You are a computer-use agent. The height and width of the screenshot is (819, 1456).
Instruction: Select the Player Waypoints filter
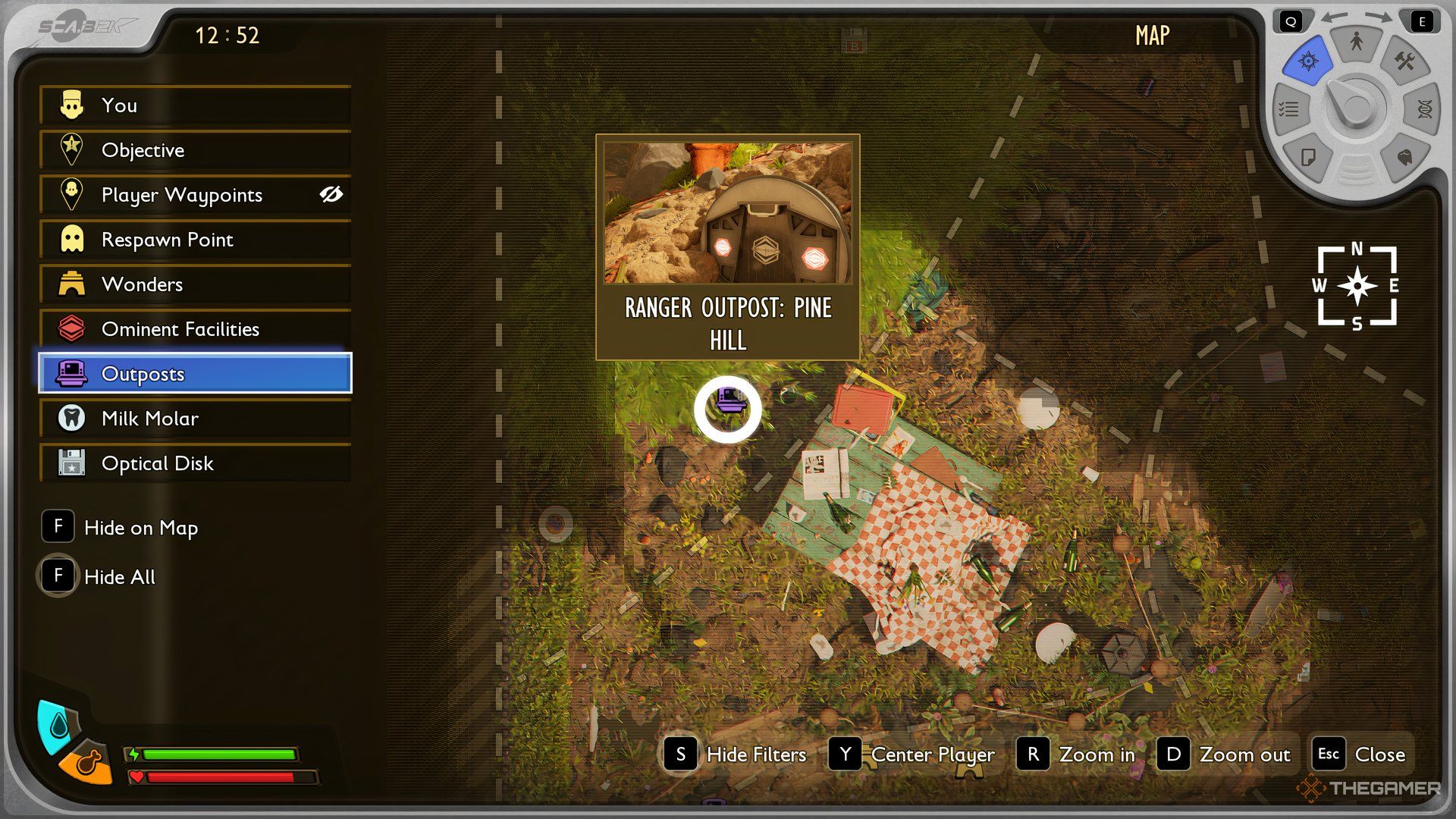(x=182, y=195)
